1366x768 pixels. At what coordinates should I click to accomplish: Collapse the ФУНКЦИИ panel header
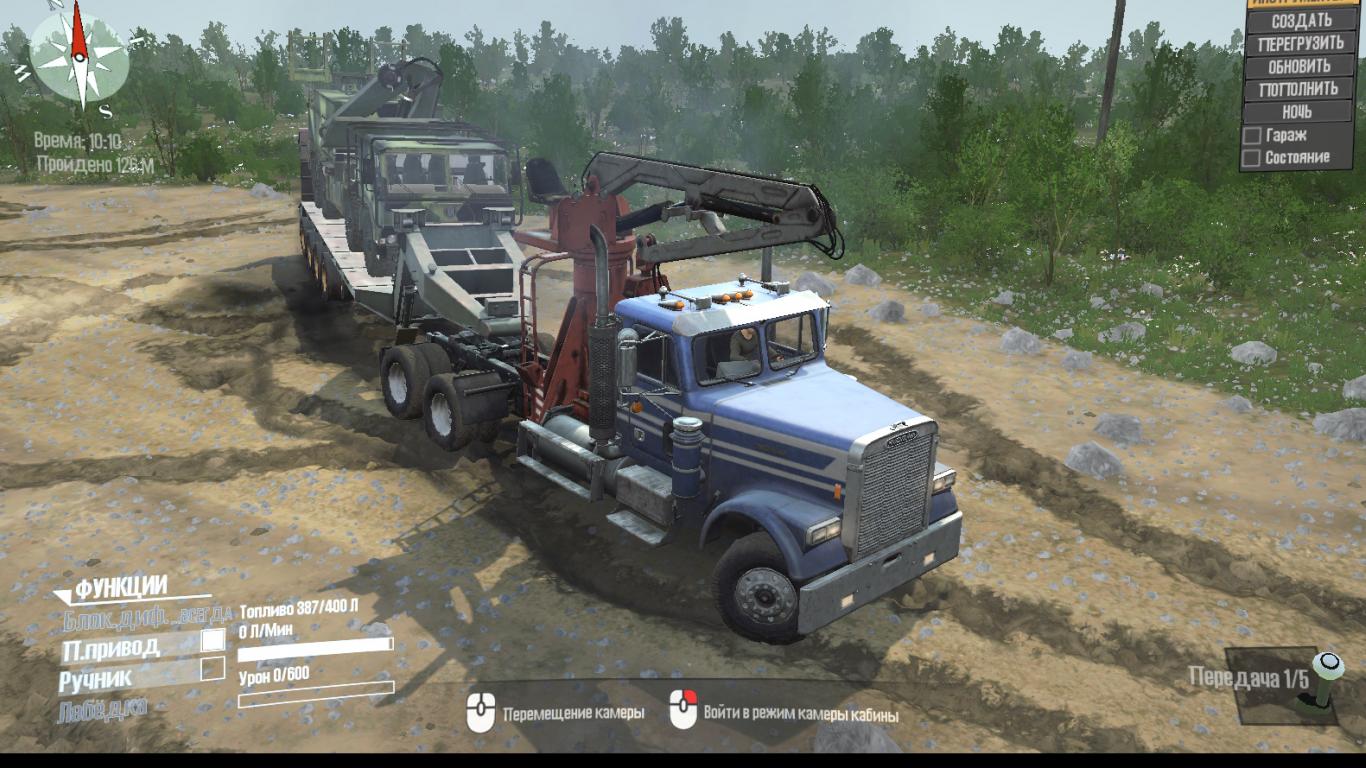119,588
